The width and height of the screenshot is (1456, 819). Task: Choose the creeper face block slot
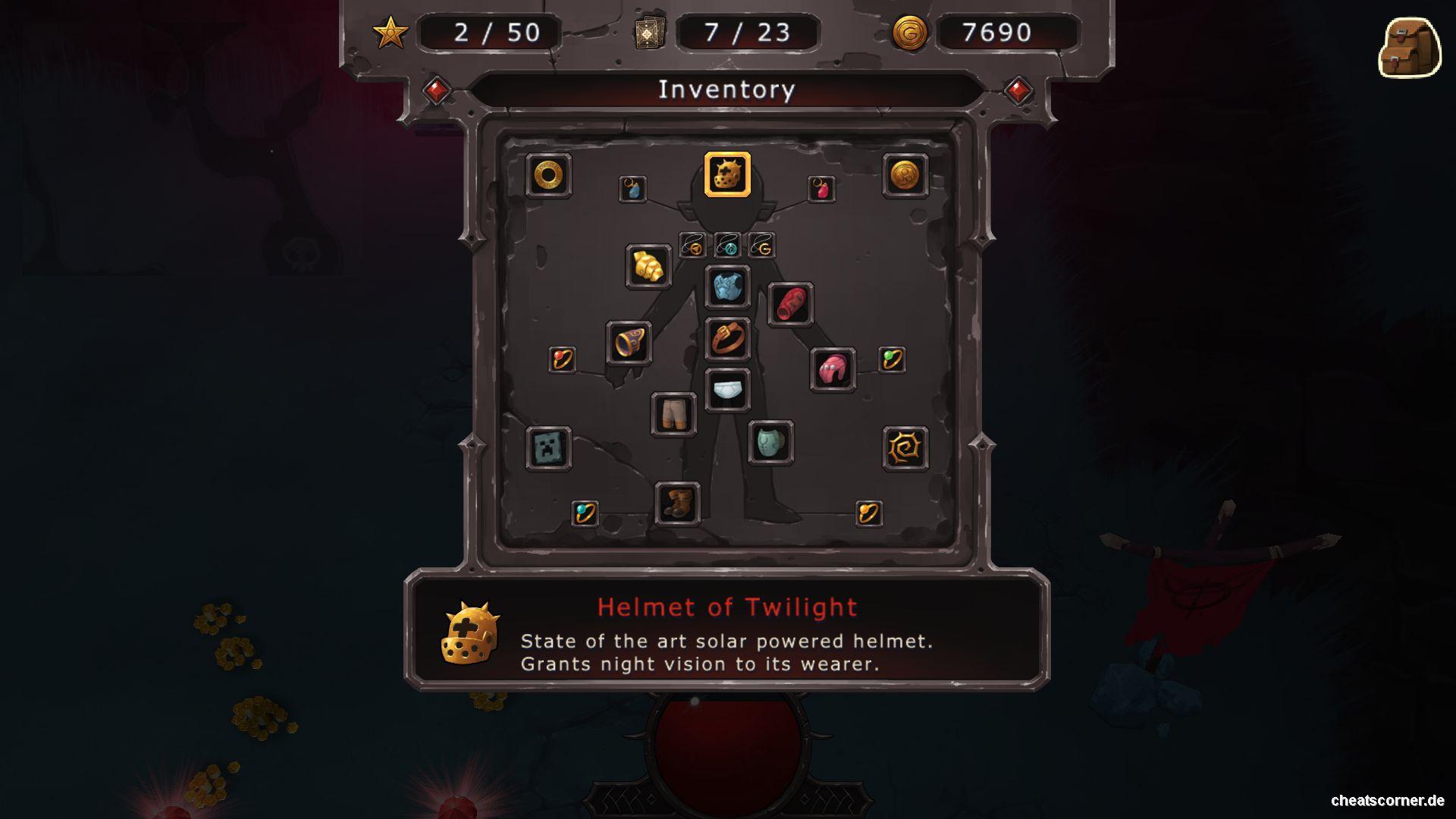pyautogui.click(x=548, y=447)
